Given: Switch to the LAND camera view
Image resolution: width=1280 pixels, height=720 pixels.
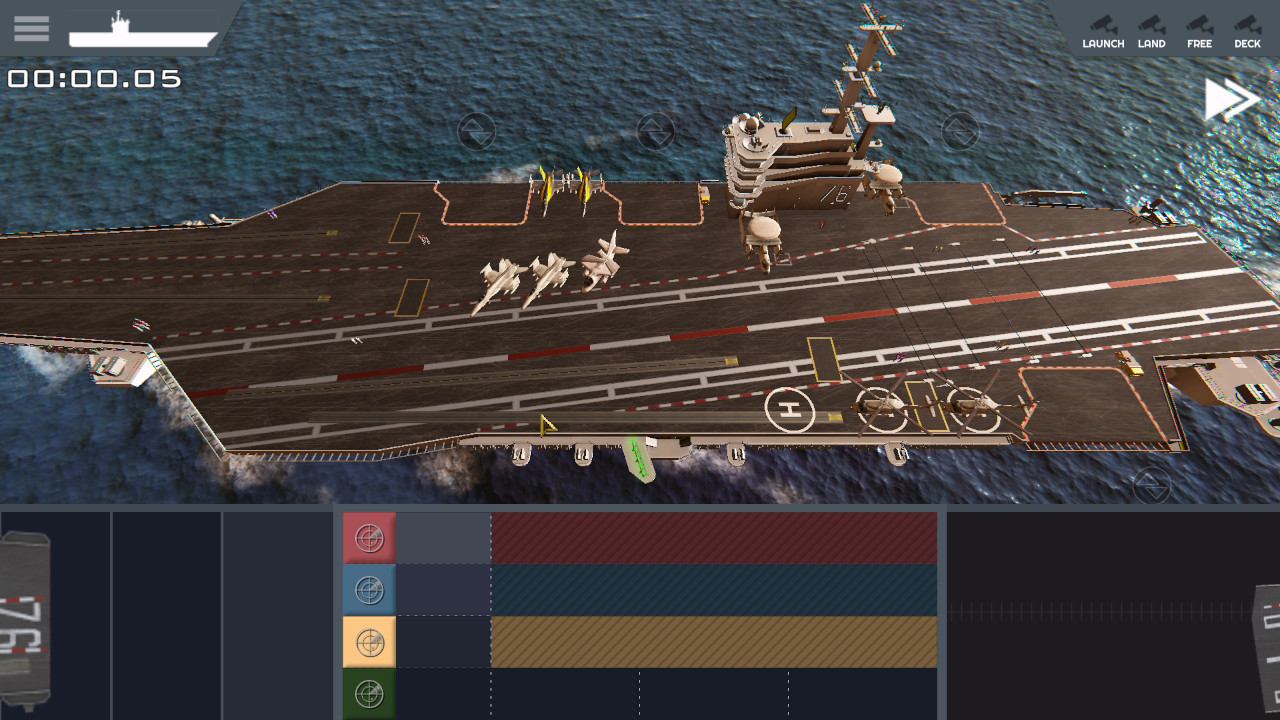Looking at the screenshot, I should click(1151, 32).
